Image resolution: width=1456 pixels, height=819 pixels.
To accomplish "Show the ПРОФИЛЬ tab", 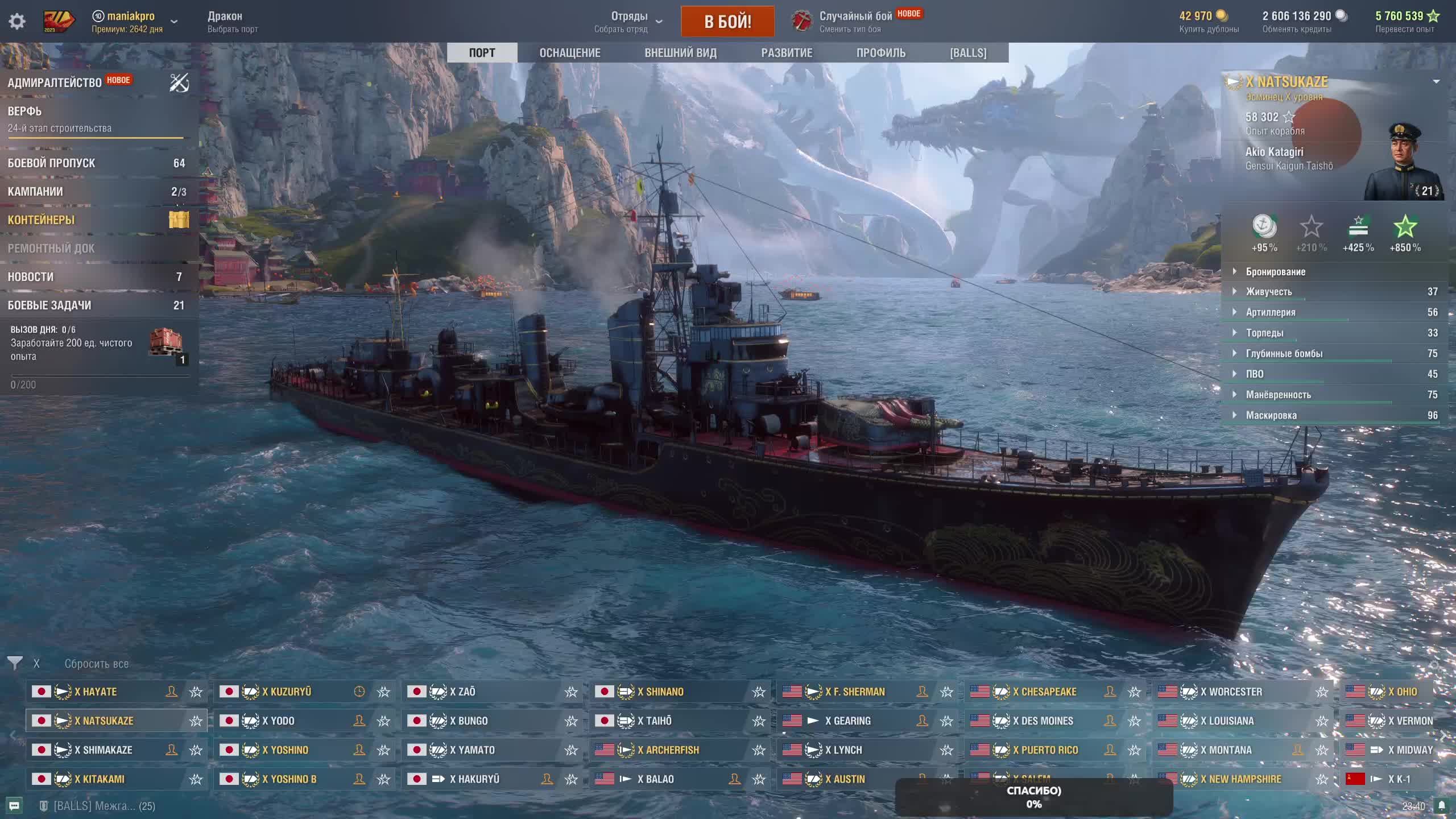I will [x=880, y=53].
